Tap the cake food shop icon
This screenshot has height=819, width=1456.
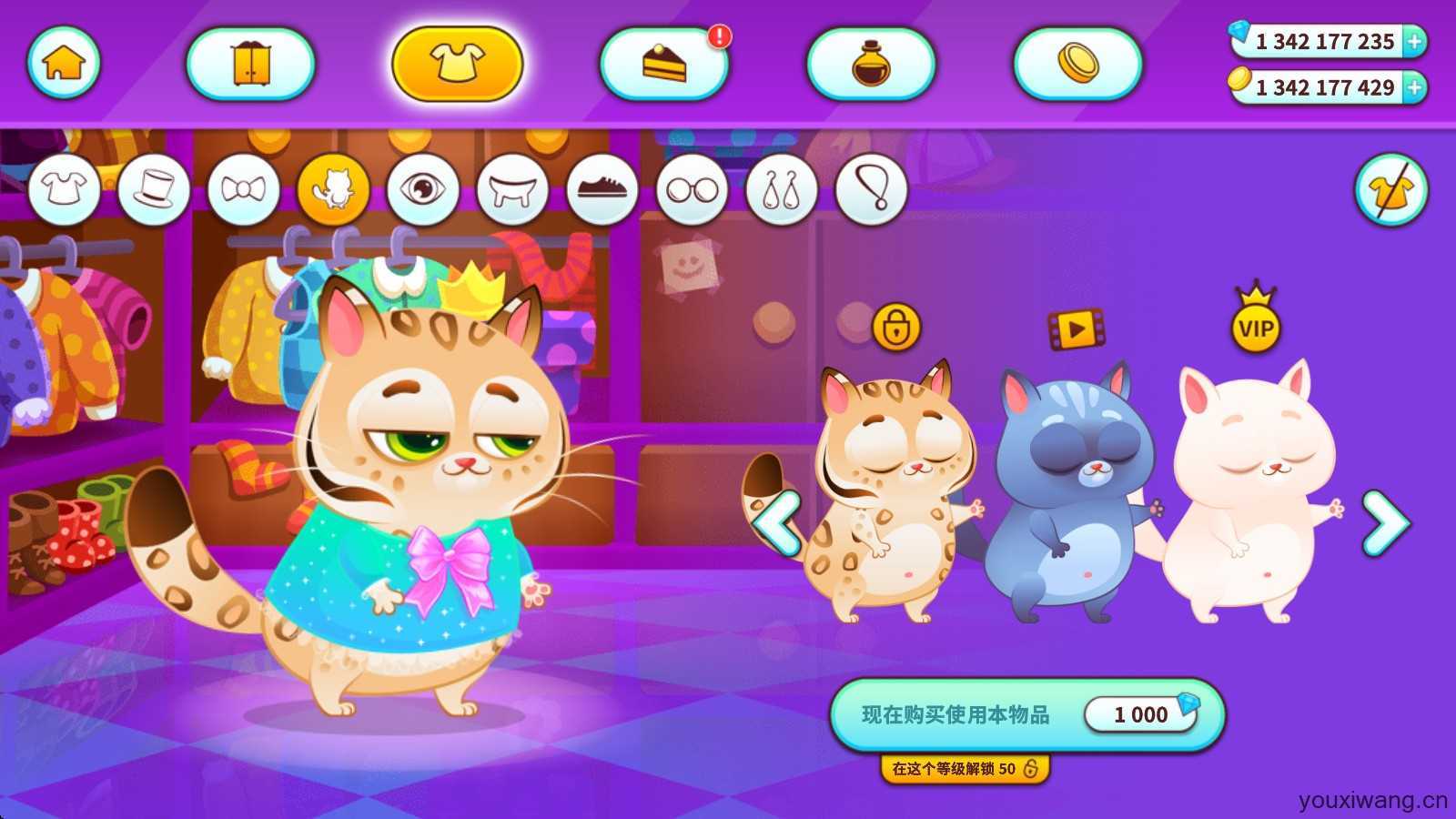[664, 64]
